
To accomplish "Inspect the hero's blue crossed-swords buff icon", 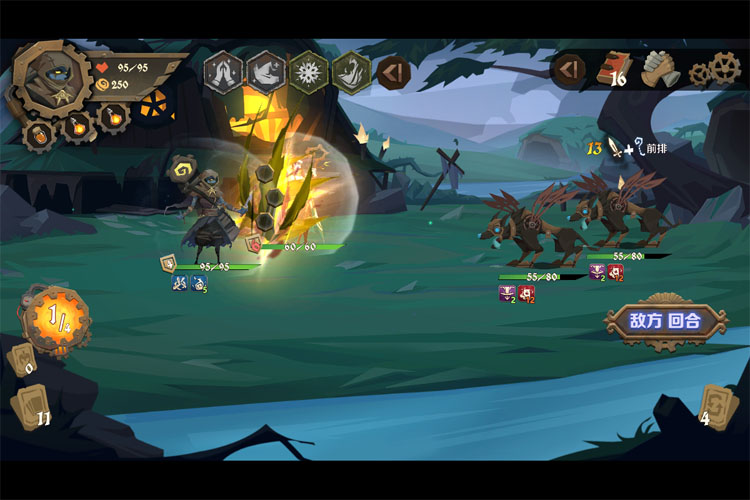I will pyautogui.click(x=179, y=283).
